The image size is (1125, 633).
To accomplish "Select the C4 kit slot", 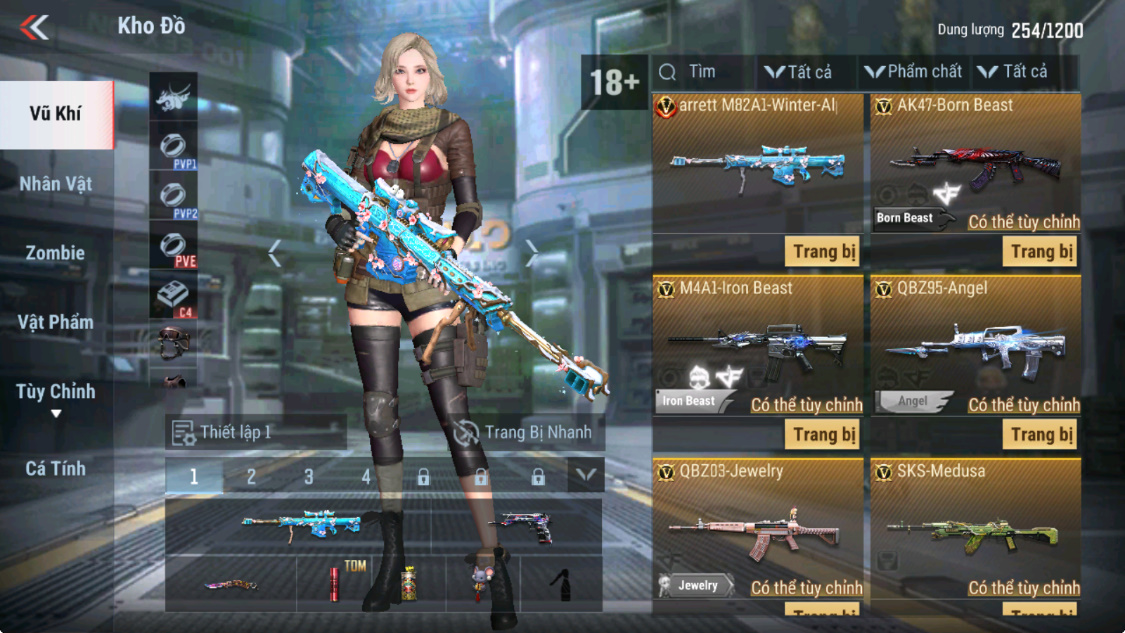I will [x=173, y=297].
